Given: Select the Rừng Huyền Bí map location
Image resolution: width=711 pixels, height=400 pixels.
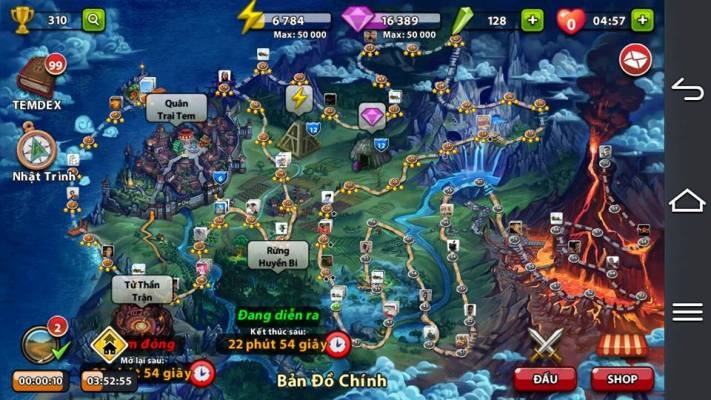Looking at the screenshot, I should [278, 254].
